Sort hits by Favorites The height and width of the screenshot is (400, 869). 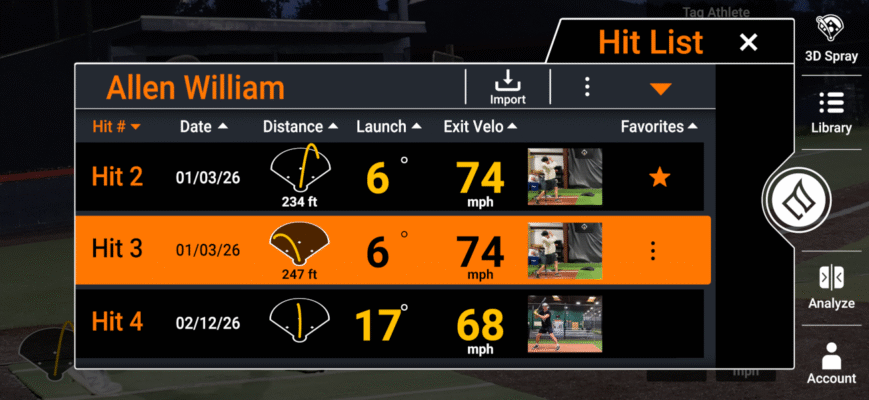658,127
